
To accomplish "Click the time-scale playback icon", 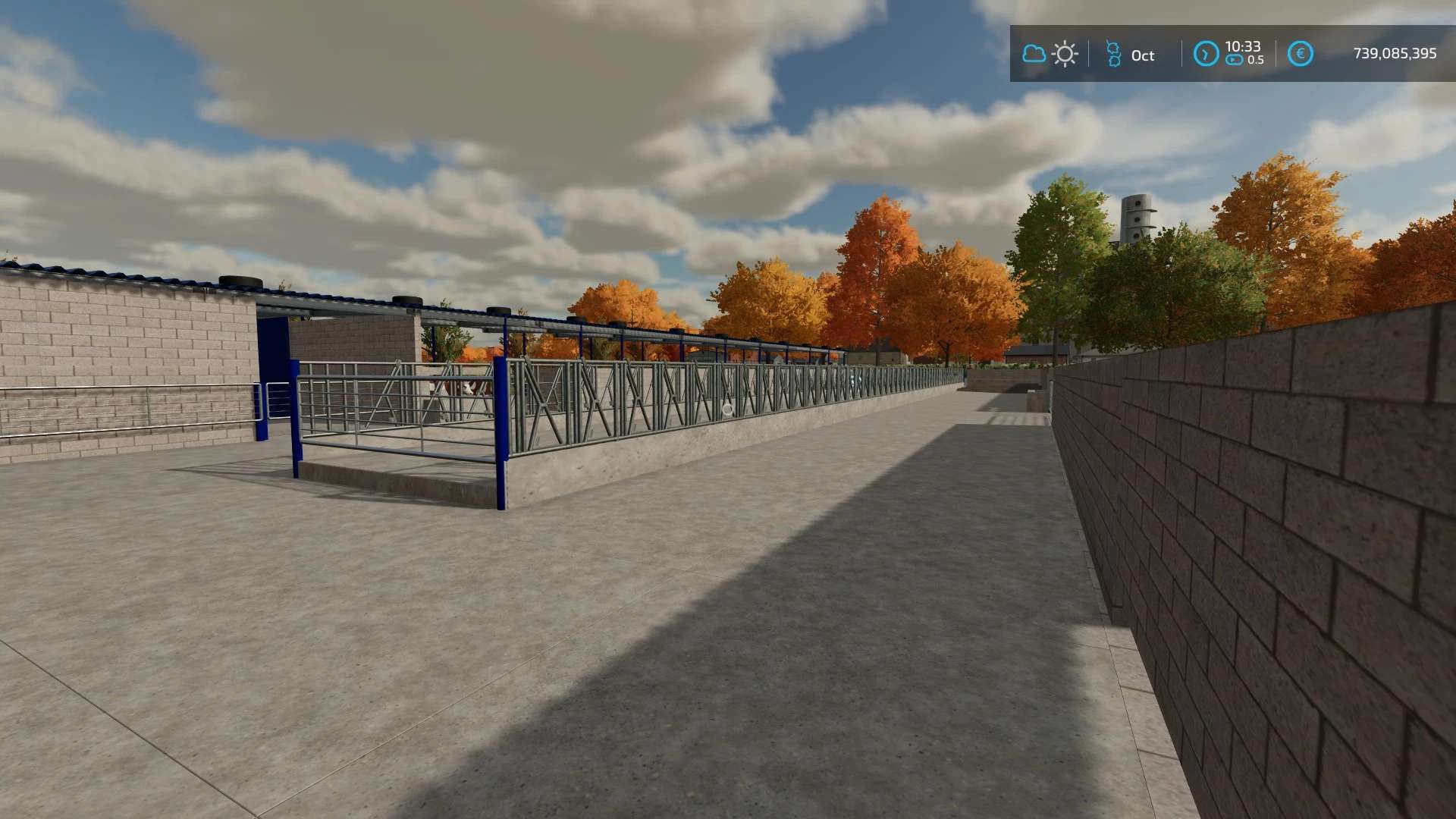I will (x=1234, y=61).
